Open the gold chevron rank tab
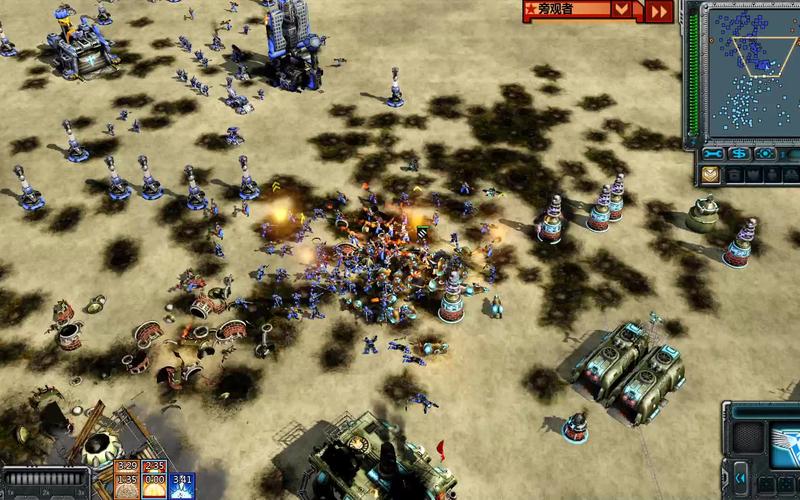800x500 pixels. (x=709, y=175)
